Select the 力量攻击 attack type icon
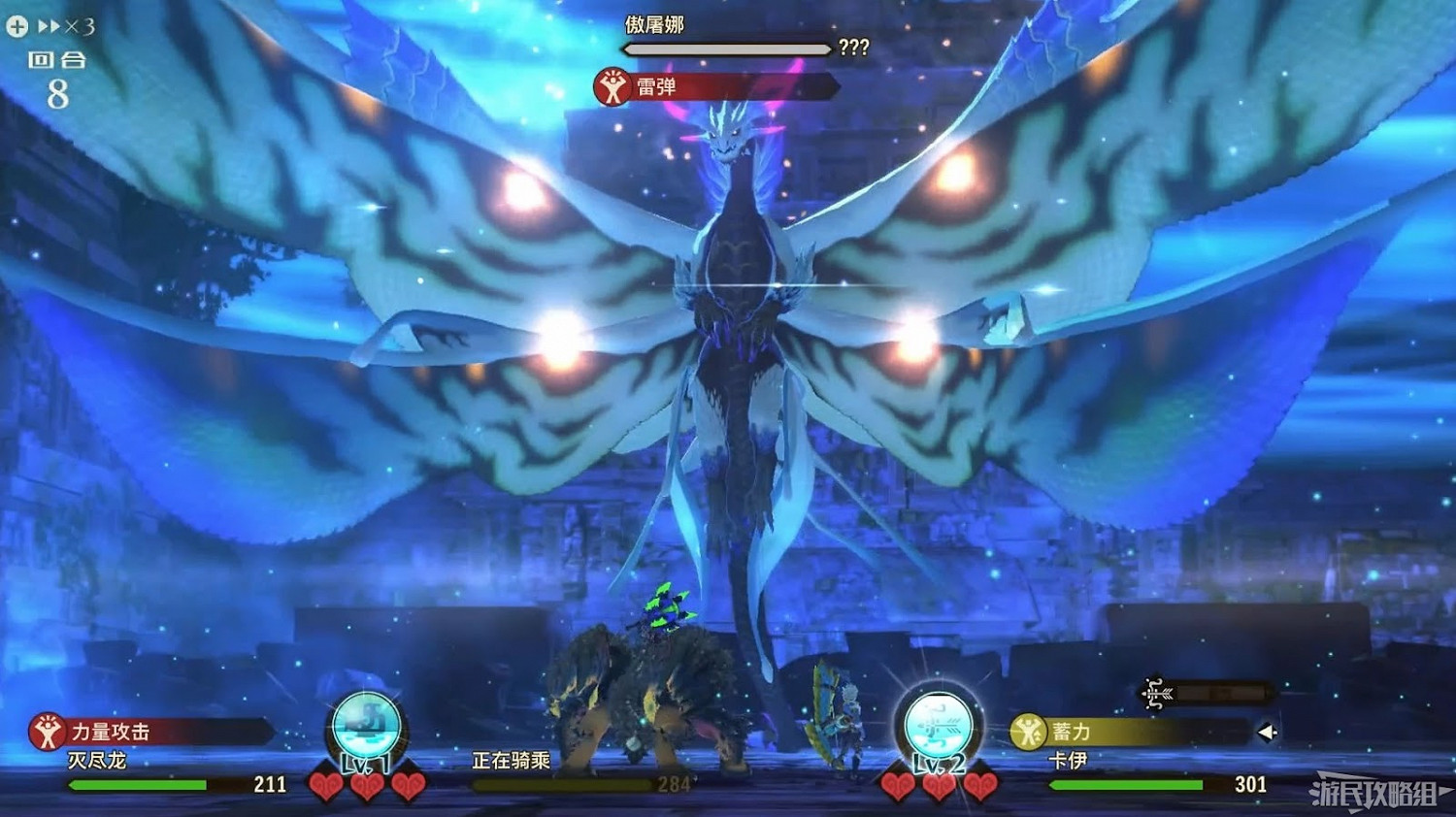 [x=48, y=733]
